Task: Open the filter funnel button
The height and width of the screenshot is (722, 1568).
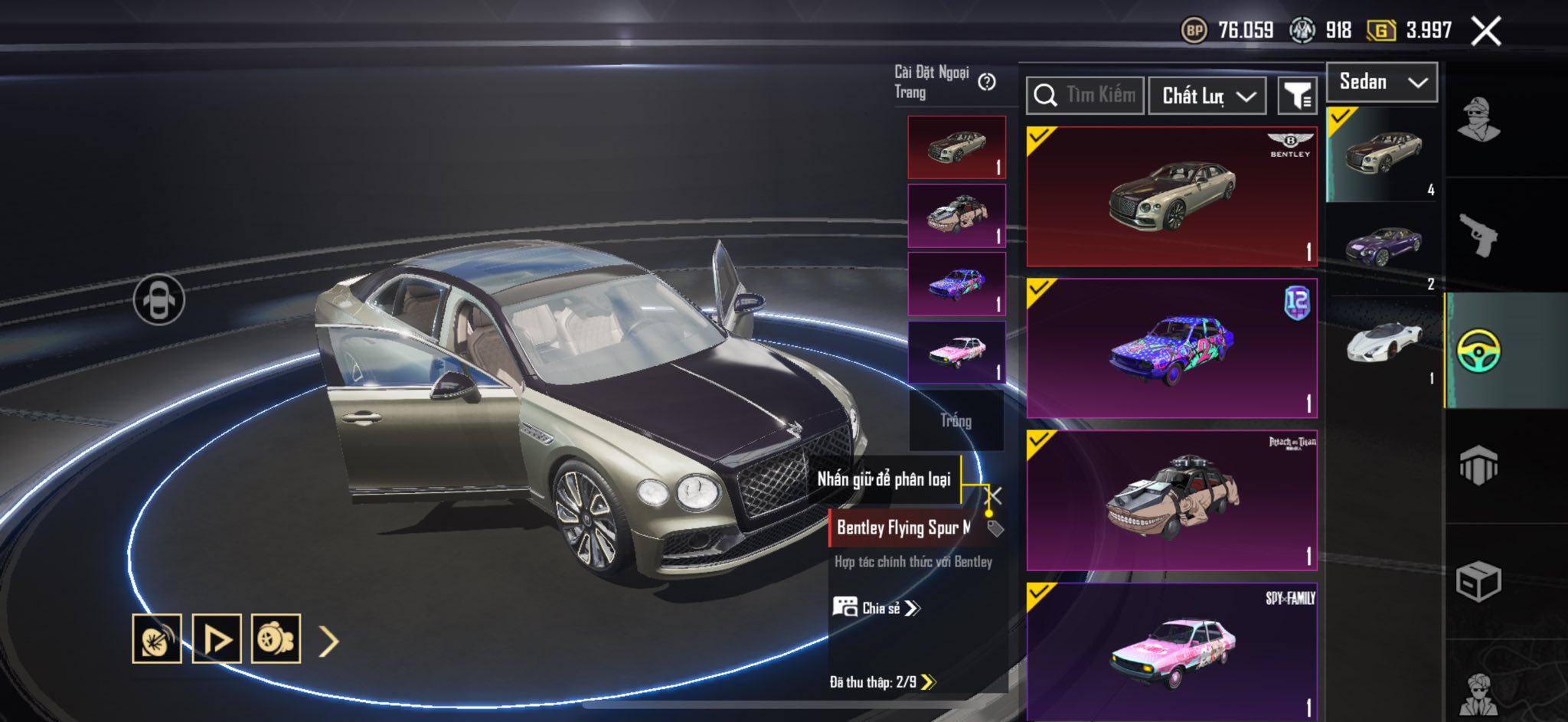Action: click(x=1297, y=96)
